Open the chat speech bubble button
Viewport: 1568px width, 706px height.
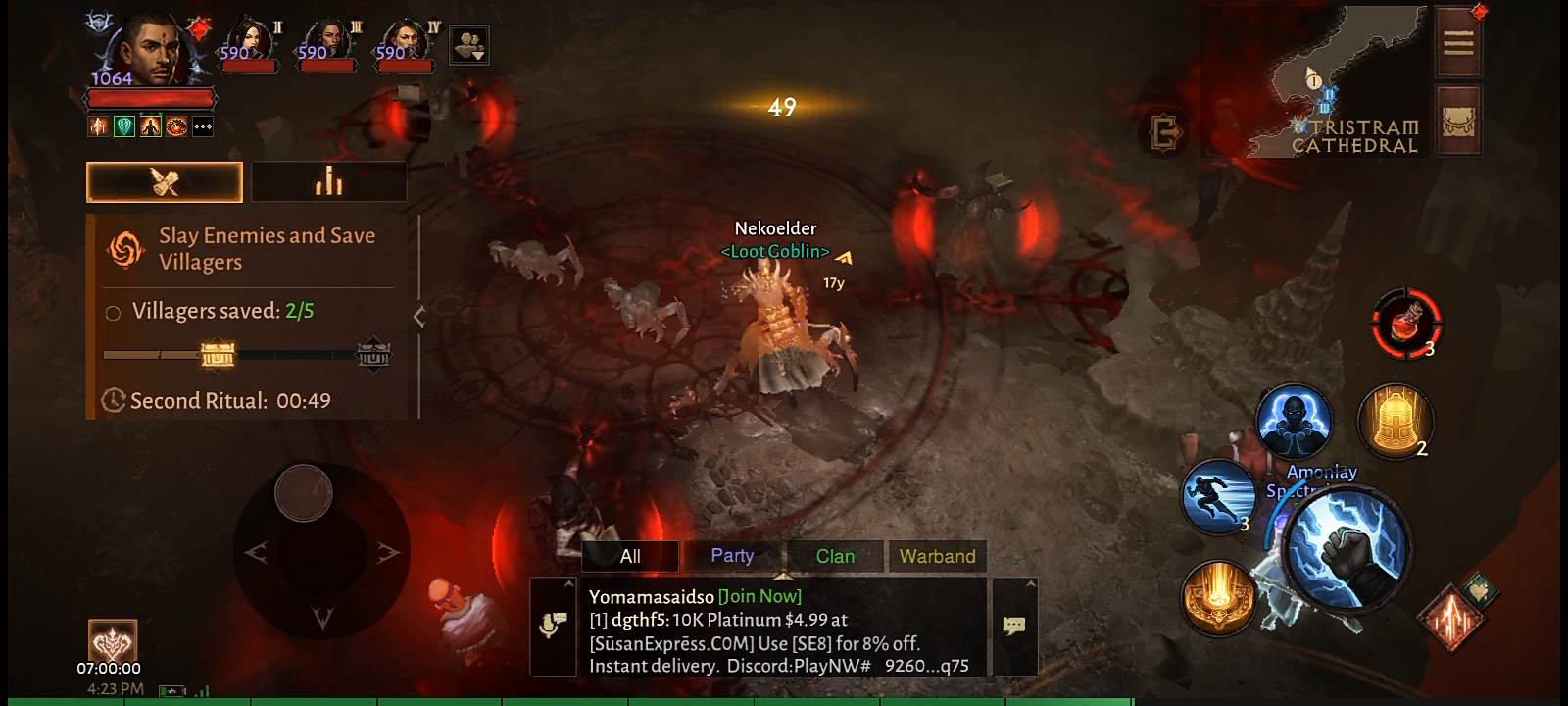coord(1014,626)
